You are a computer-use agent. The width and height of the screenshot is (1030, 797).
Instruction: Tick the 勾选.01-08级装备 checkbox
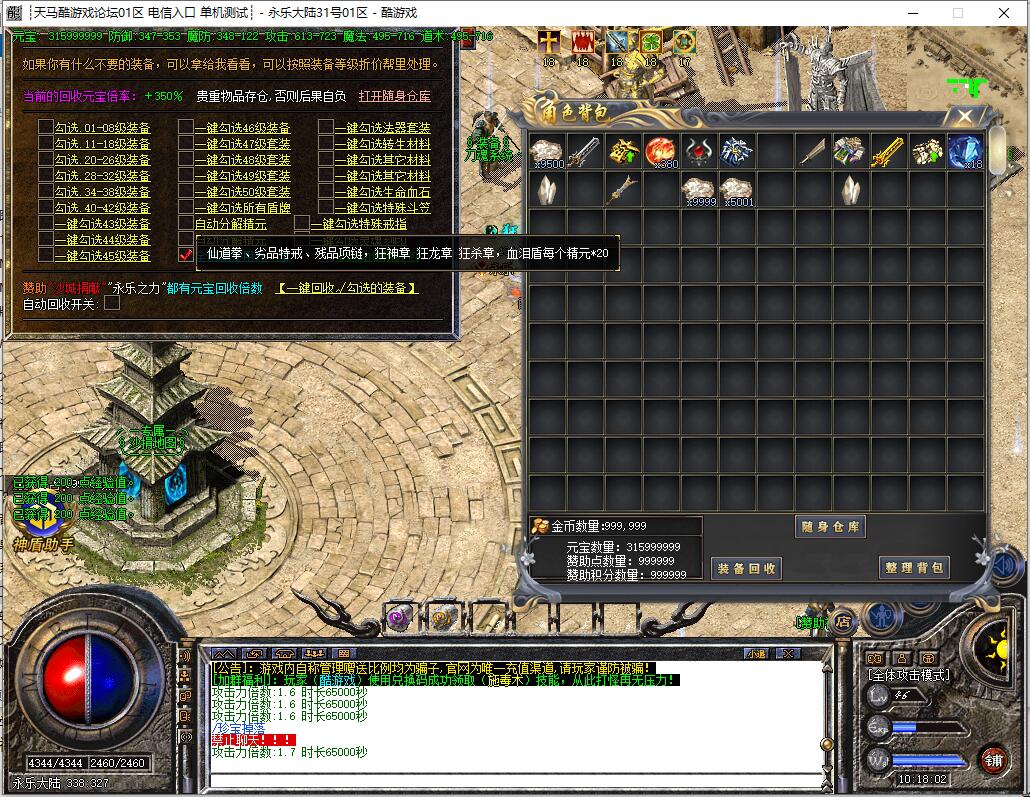[x=46, y=127]
